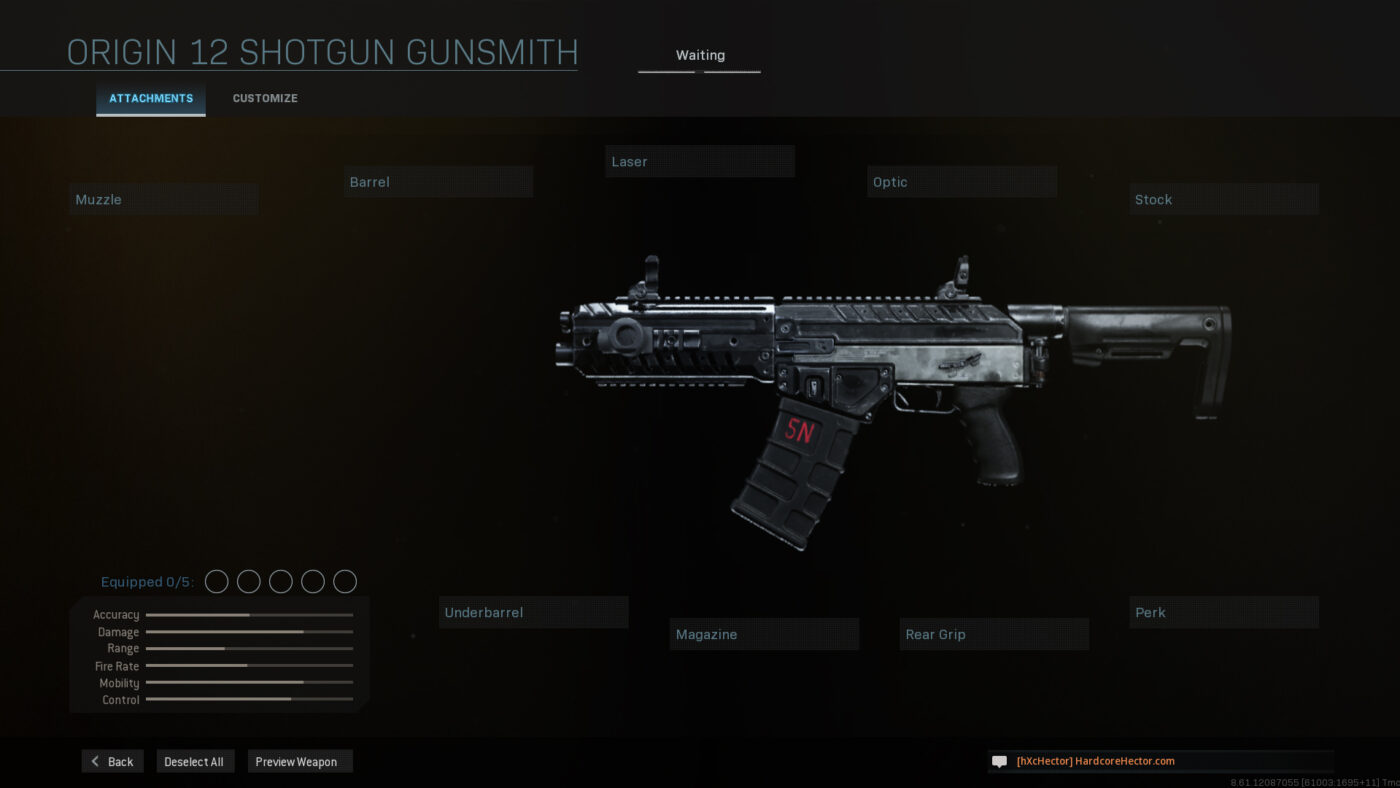Click the chat message bubble icon
The image size is (1400, 788).
tap(998, 761)
